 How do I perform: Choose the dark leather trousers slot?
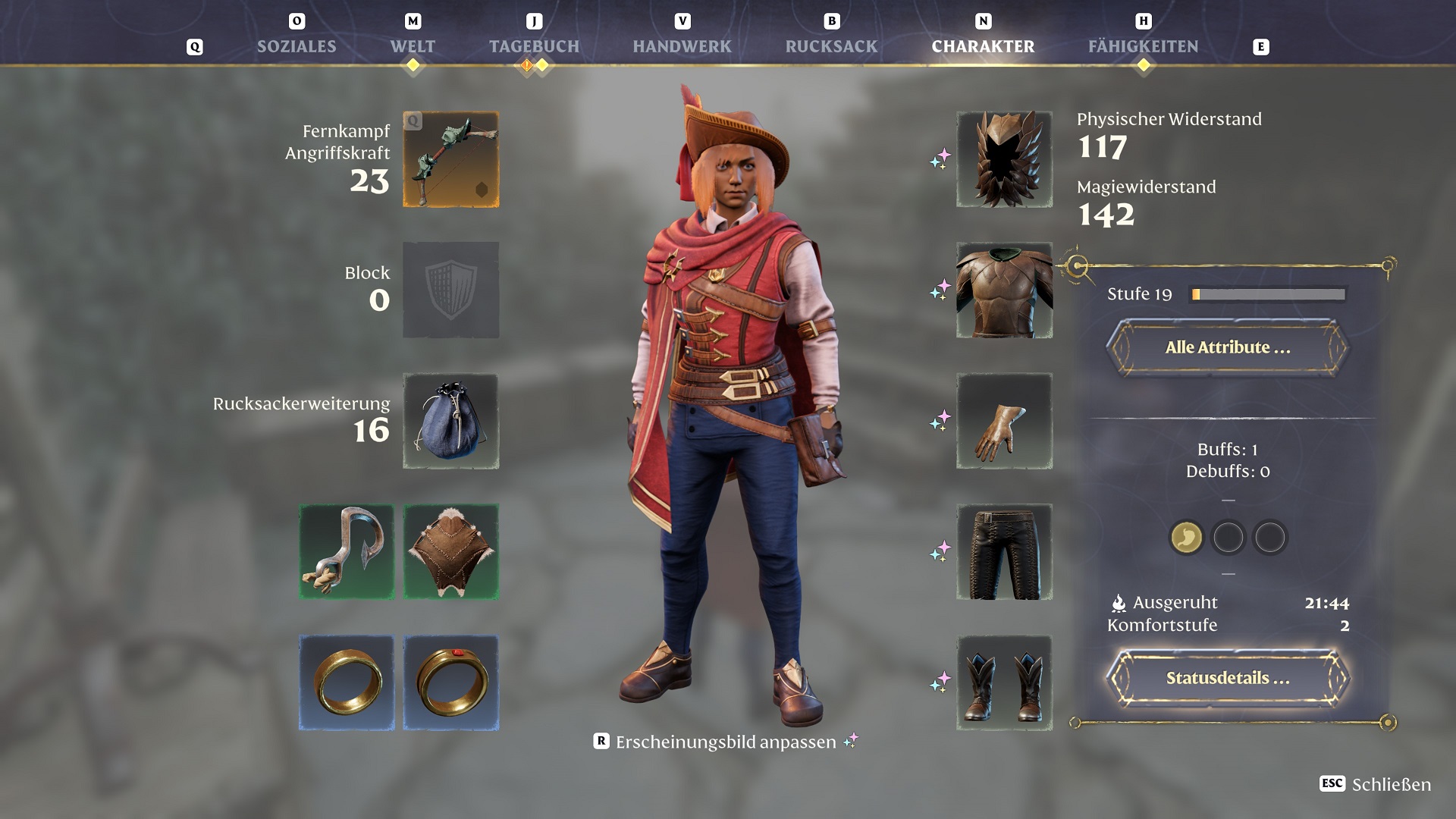point(1004,552)
